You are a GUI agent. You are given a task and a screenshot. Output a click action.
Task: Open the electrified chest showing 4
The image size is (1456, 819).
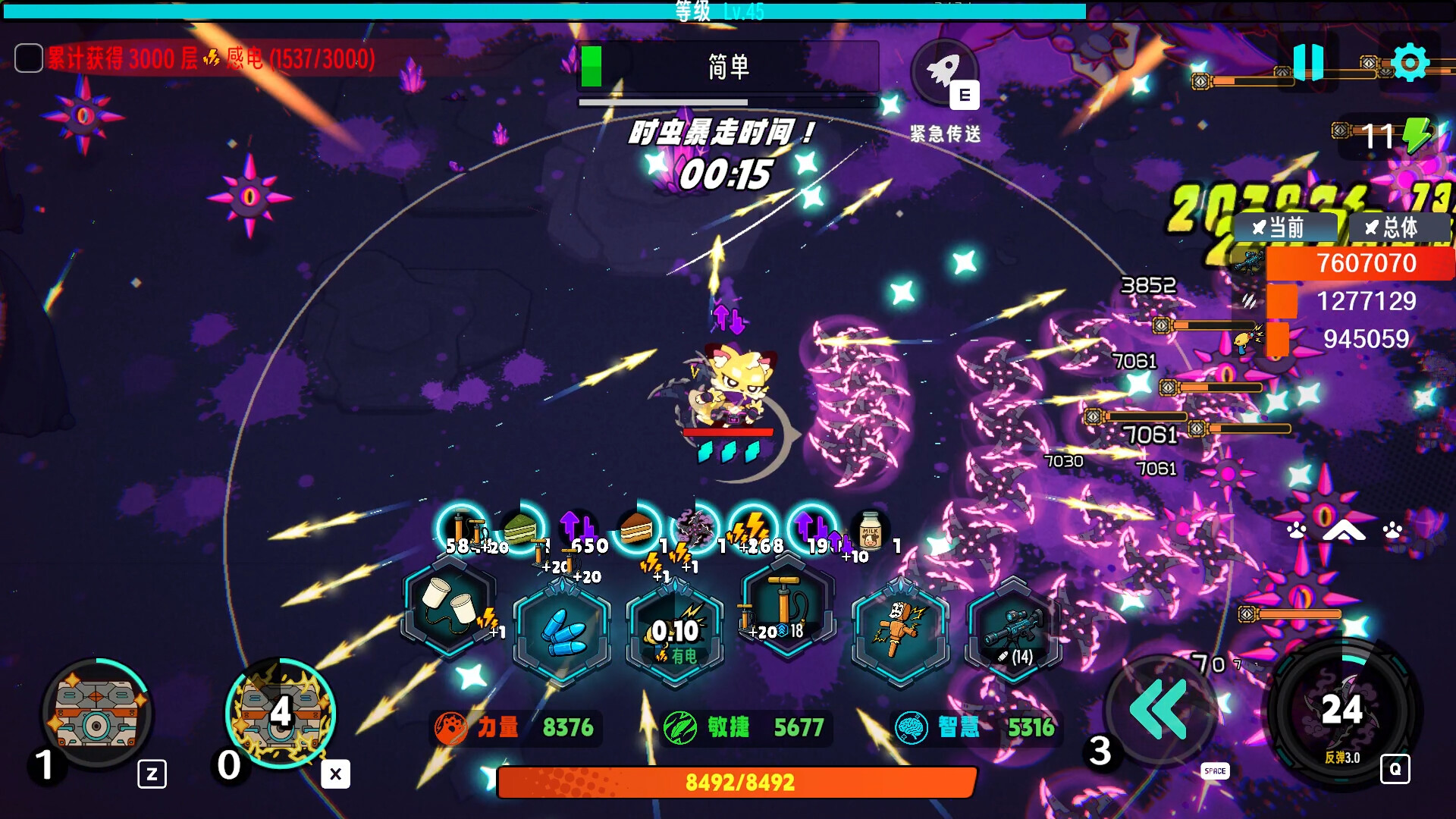(x=281, y=713)
